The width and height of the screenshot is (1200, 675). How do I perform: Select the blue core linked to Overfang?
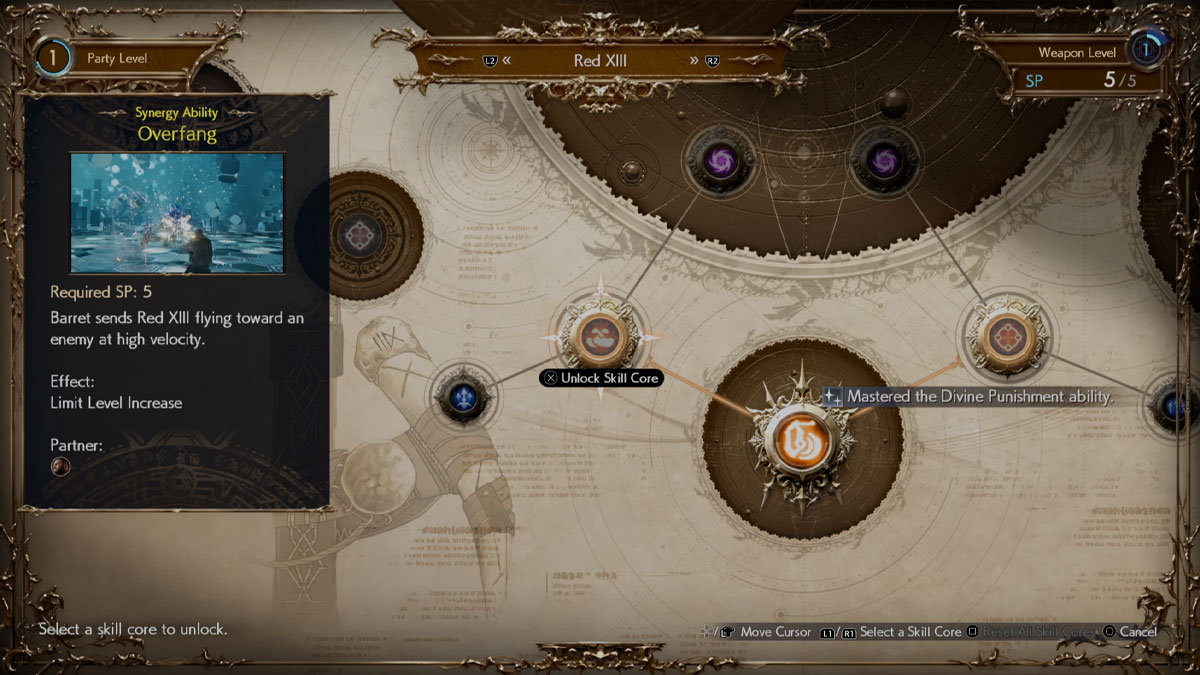pyautogui.click(x=464, y=397)
